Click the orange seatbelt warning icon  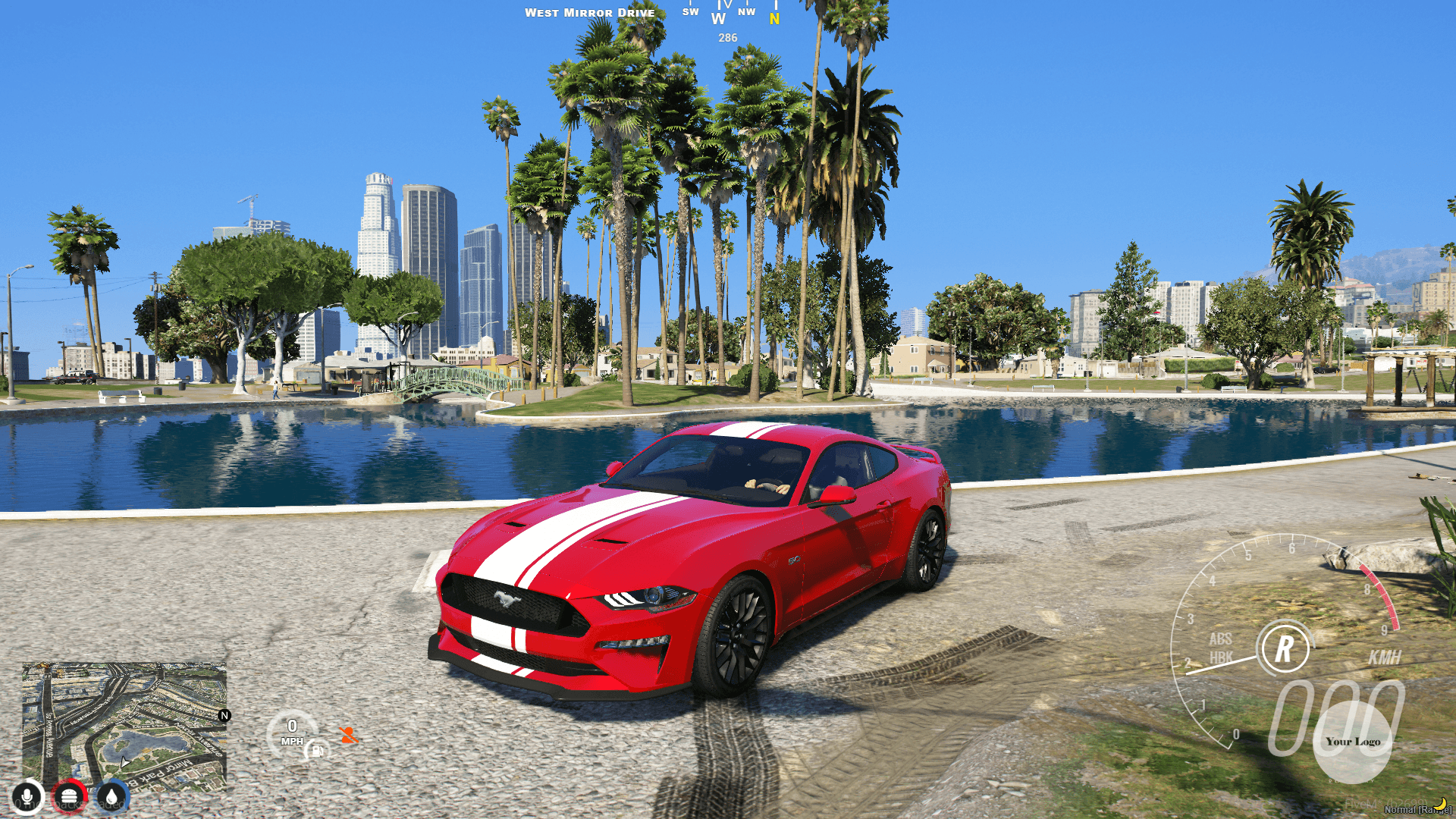[x=347, y=736]
